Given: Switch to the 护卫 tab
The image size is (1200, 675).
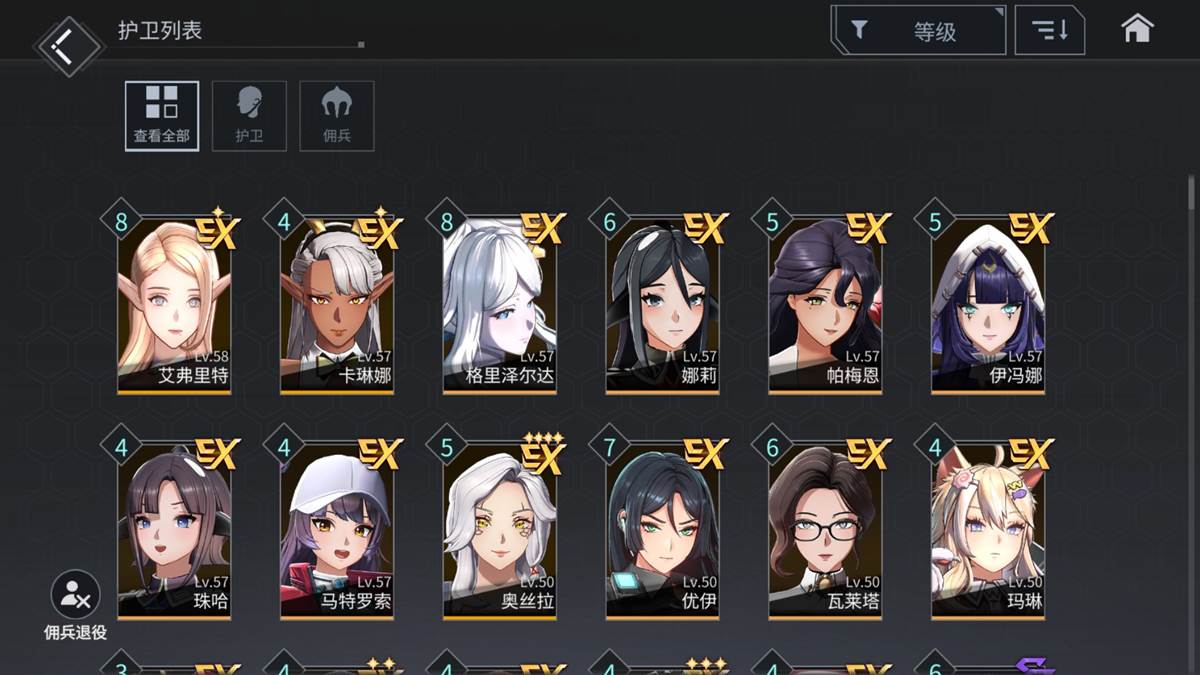Looking at the screenshot, I should pyautogui.click(x=249, y=116).
